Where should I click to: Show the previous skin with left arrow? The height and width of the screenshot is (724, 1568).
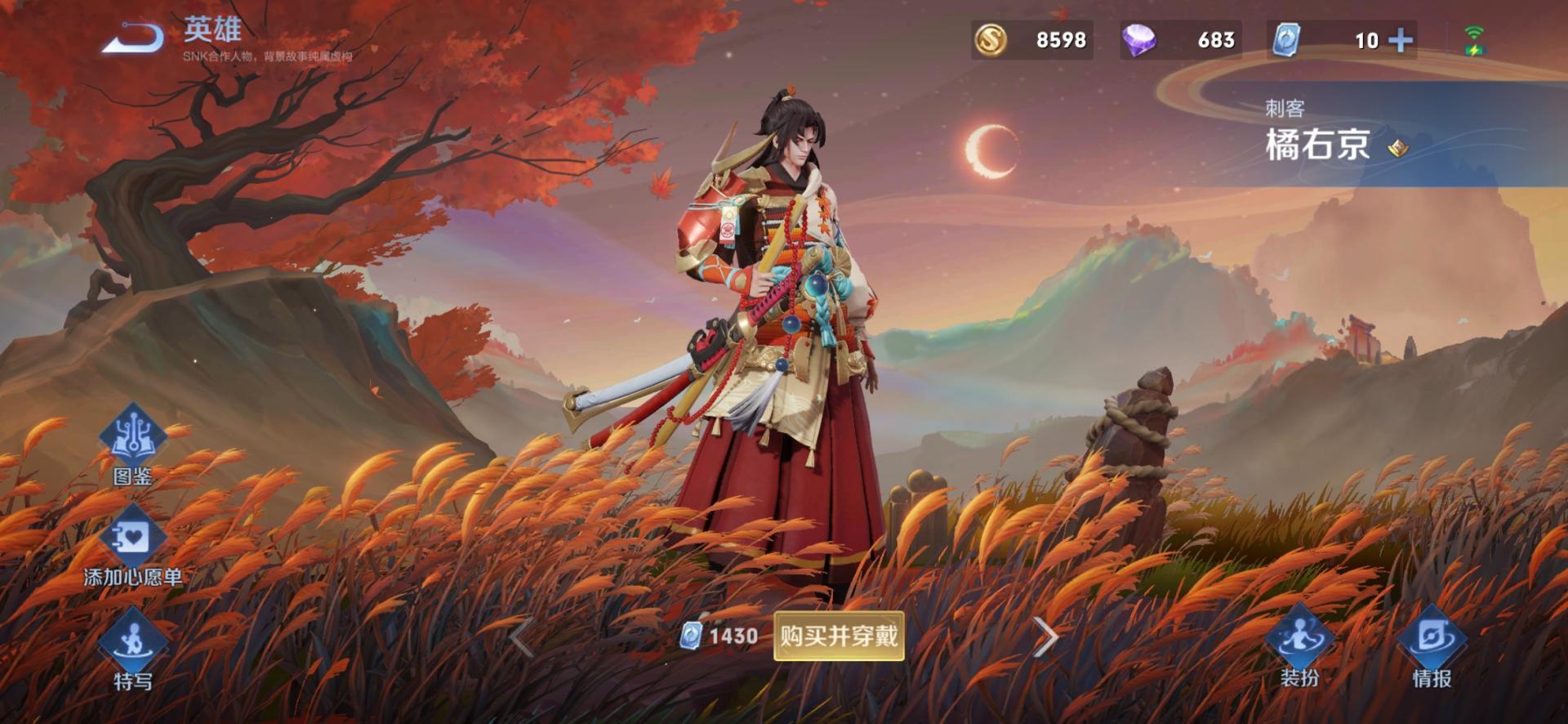click(x=521, y=637)
